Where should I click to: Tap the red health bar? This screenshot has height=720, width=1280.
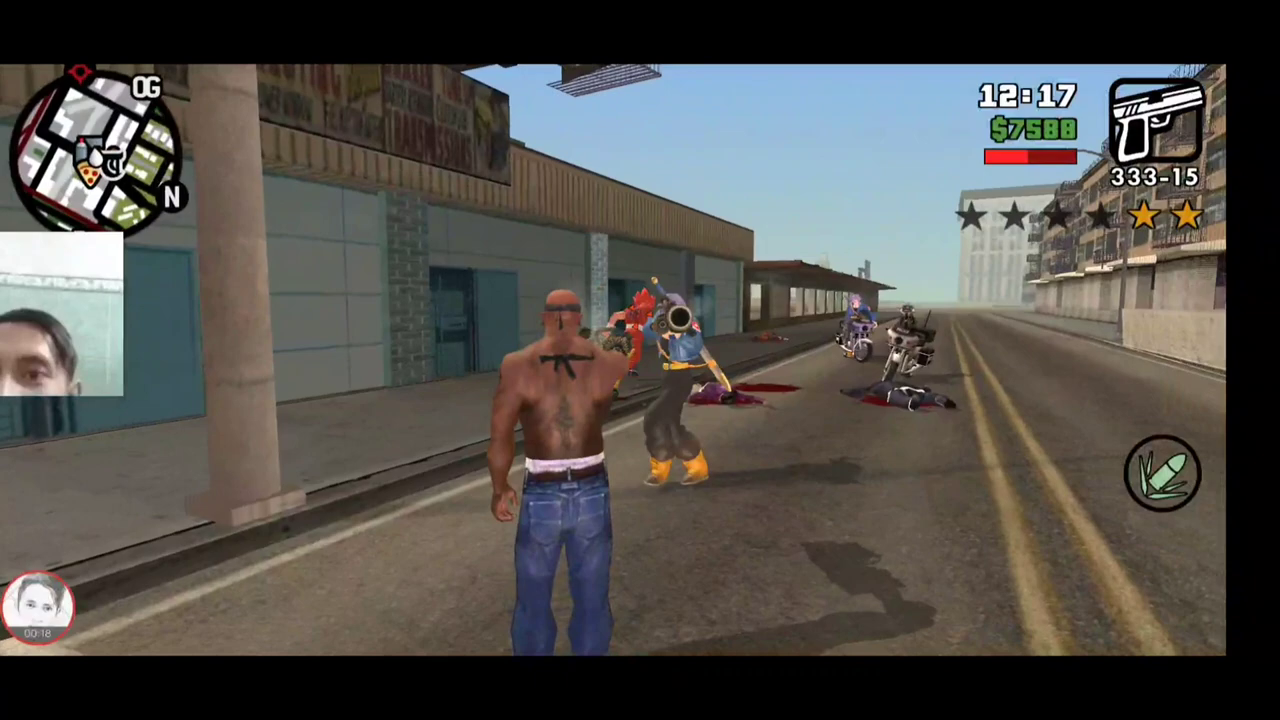pyautogui.click(x=1030, y=156)
